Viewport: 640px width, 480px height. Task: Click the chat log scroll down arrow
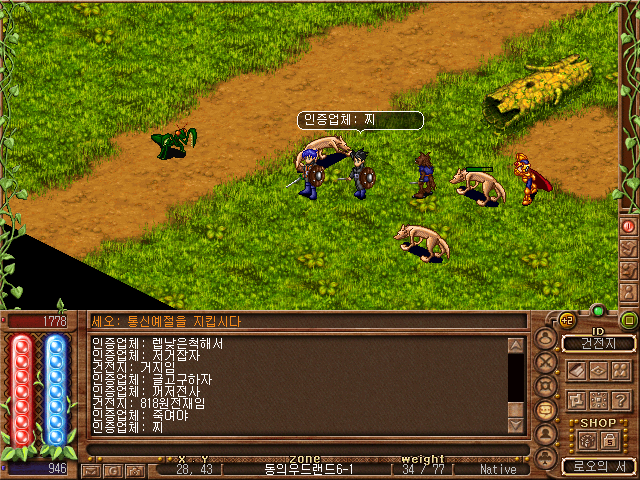coord(516,426)
